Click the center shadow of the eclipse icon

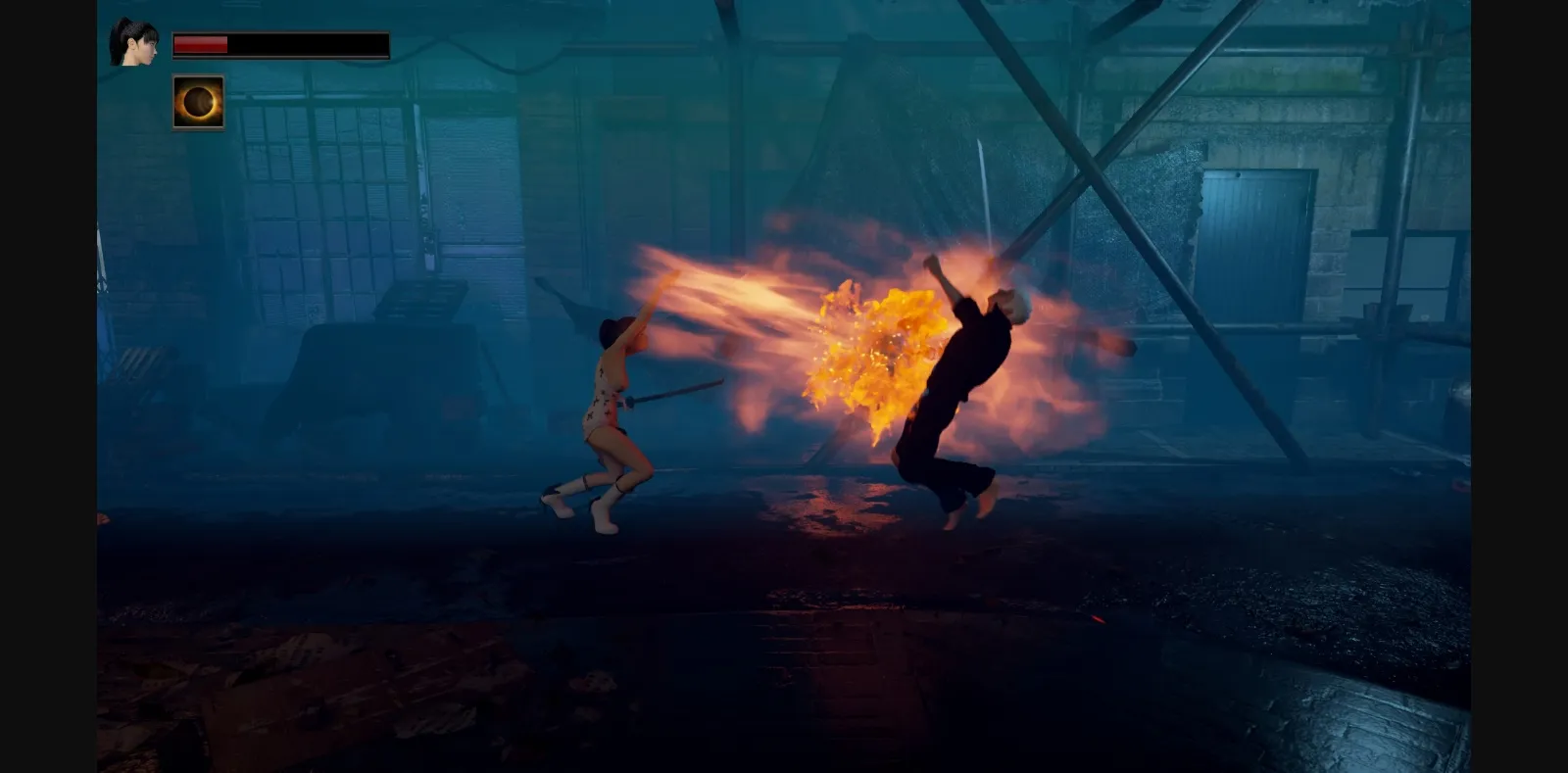(x=198, y=102)
